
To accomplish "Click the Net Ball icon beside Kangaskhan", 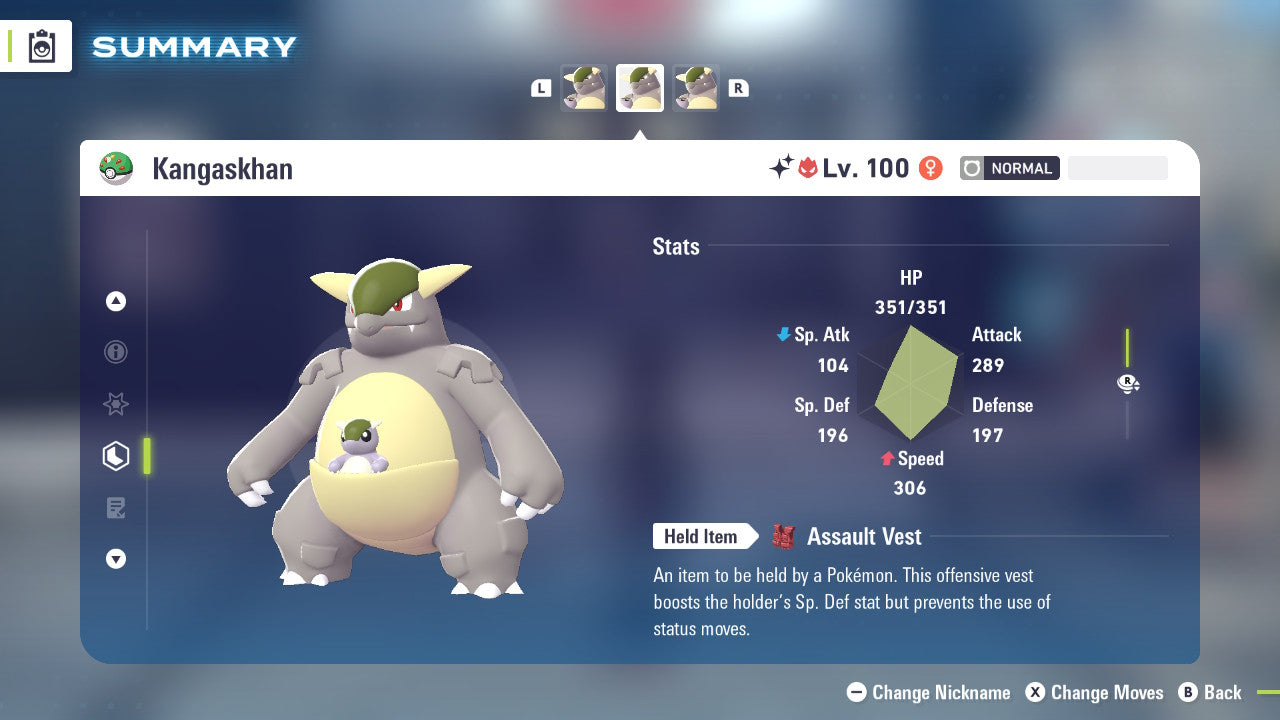I will (x=118, y=168).
